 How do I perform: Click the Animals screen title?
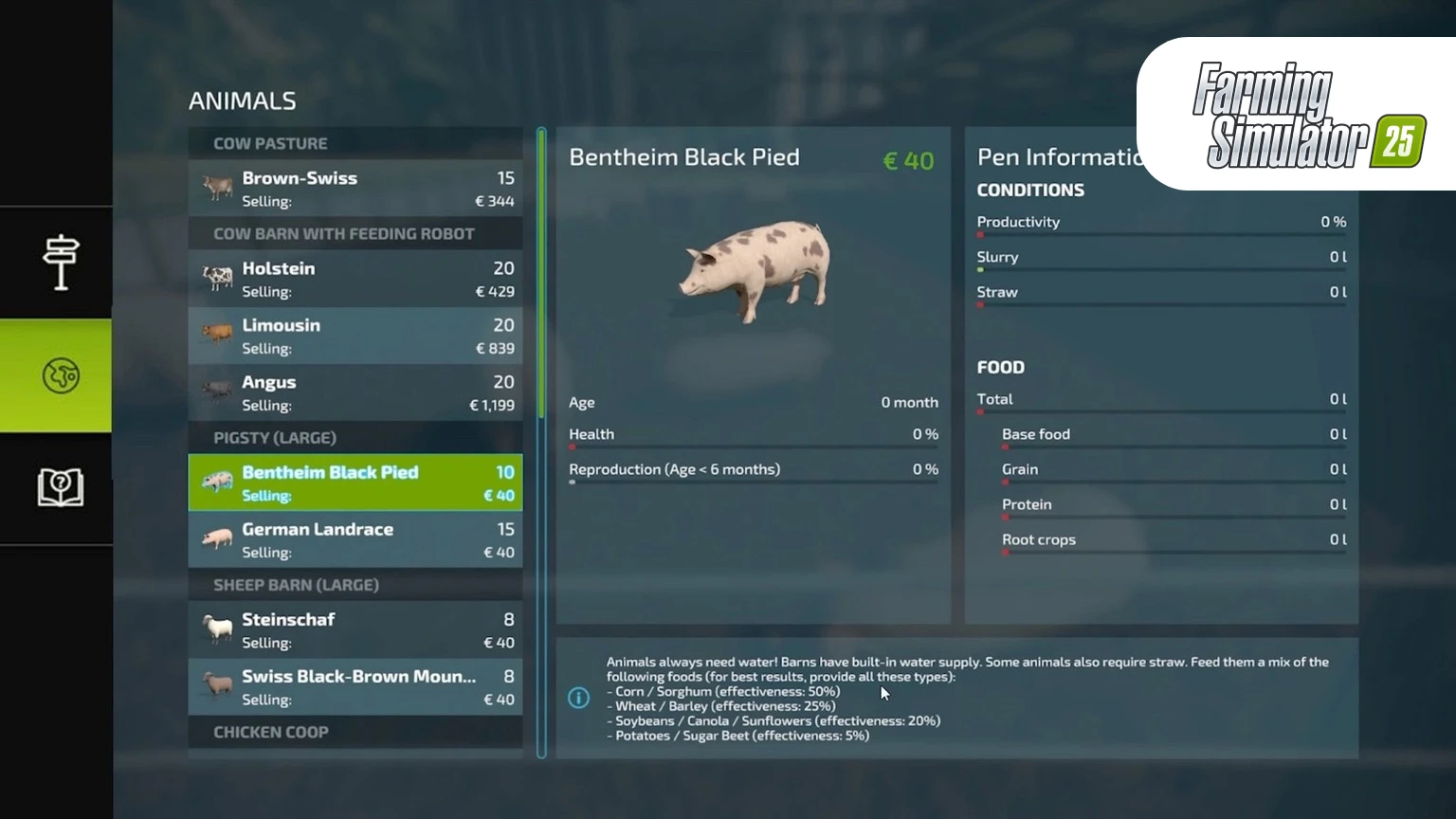243,100
